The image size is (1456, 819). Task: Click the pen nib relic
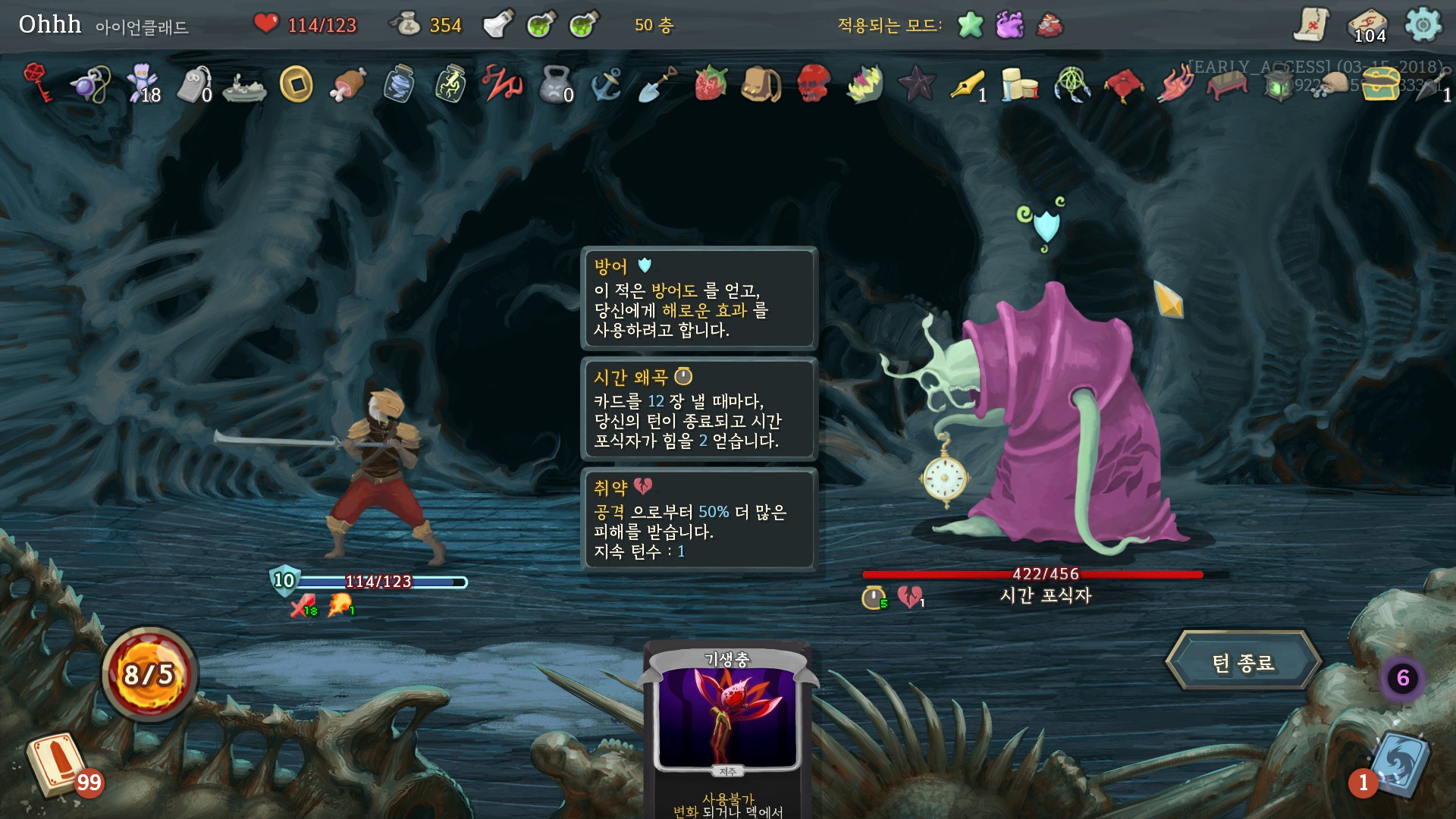point(968,83)
